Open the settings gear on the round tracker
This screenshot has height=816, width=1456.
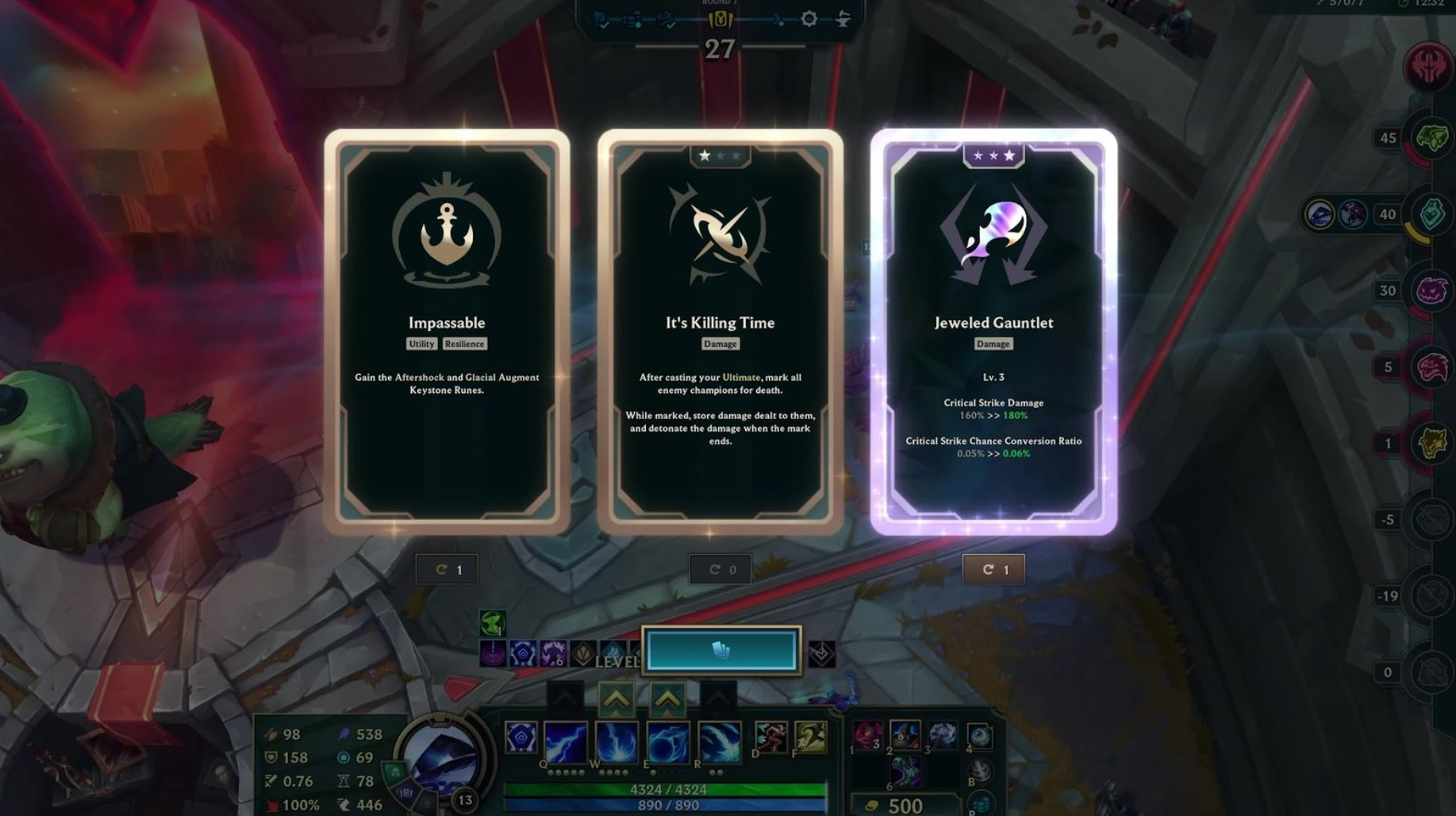coord(809,18)
